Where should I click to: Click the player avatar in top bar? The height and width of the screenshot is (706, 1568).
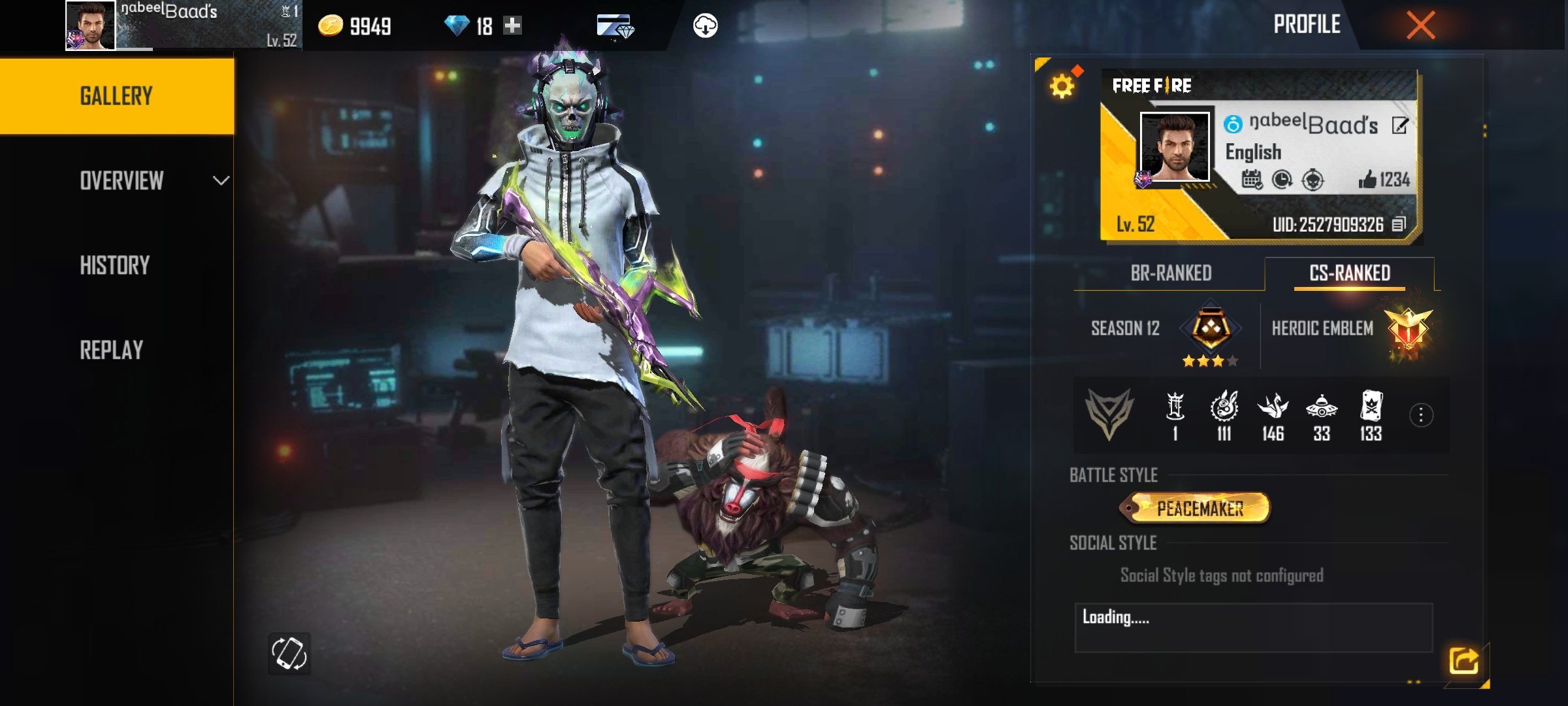tap(91, 25)
